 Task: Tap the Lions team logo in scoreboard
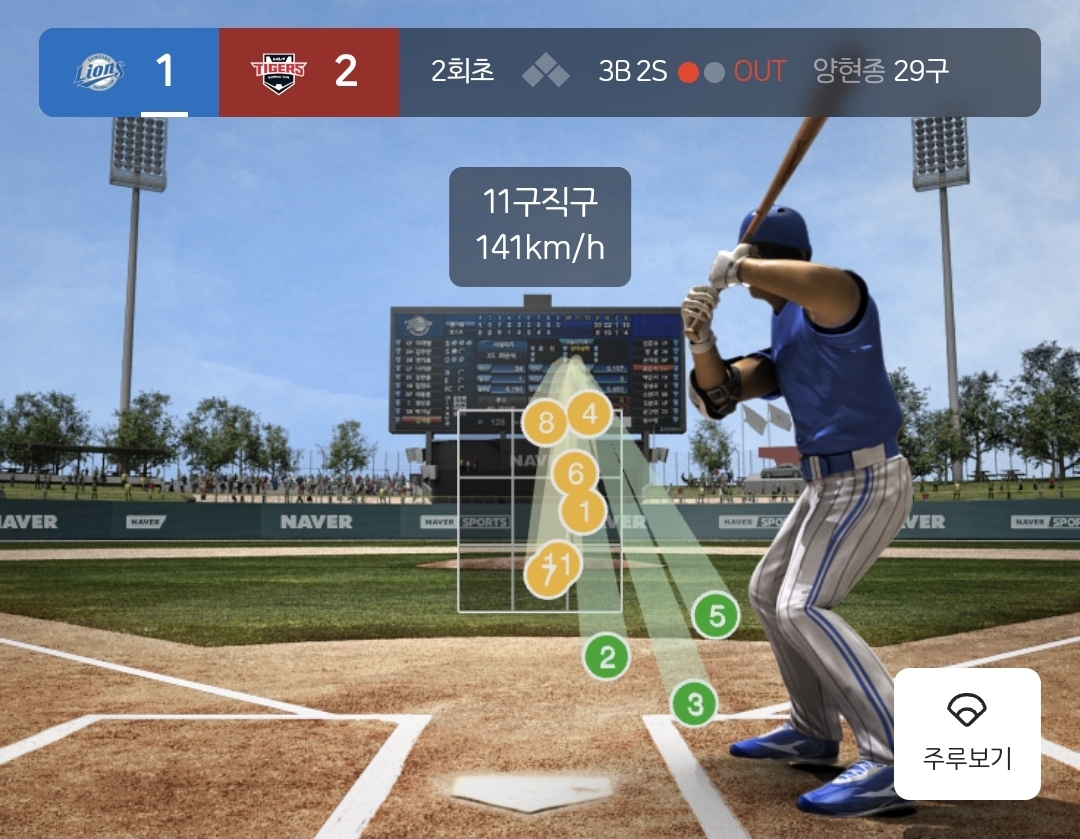pos(99,72)
